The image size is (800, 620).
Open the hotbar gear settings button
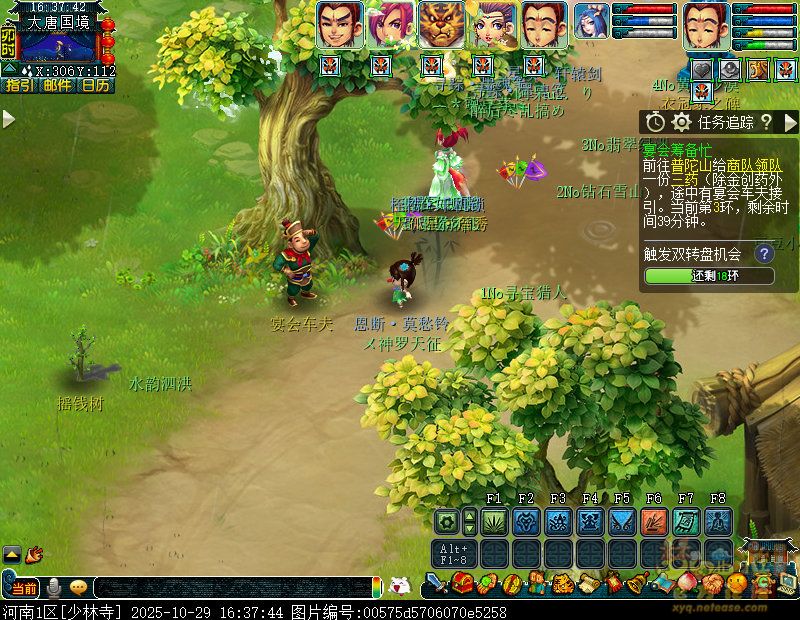pyautogui.click(x=446, y=521)
